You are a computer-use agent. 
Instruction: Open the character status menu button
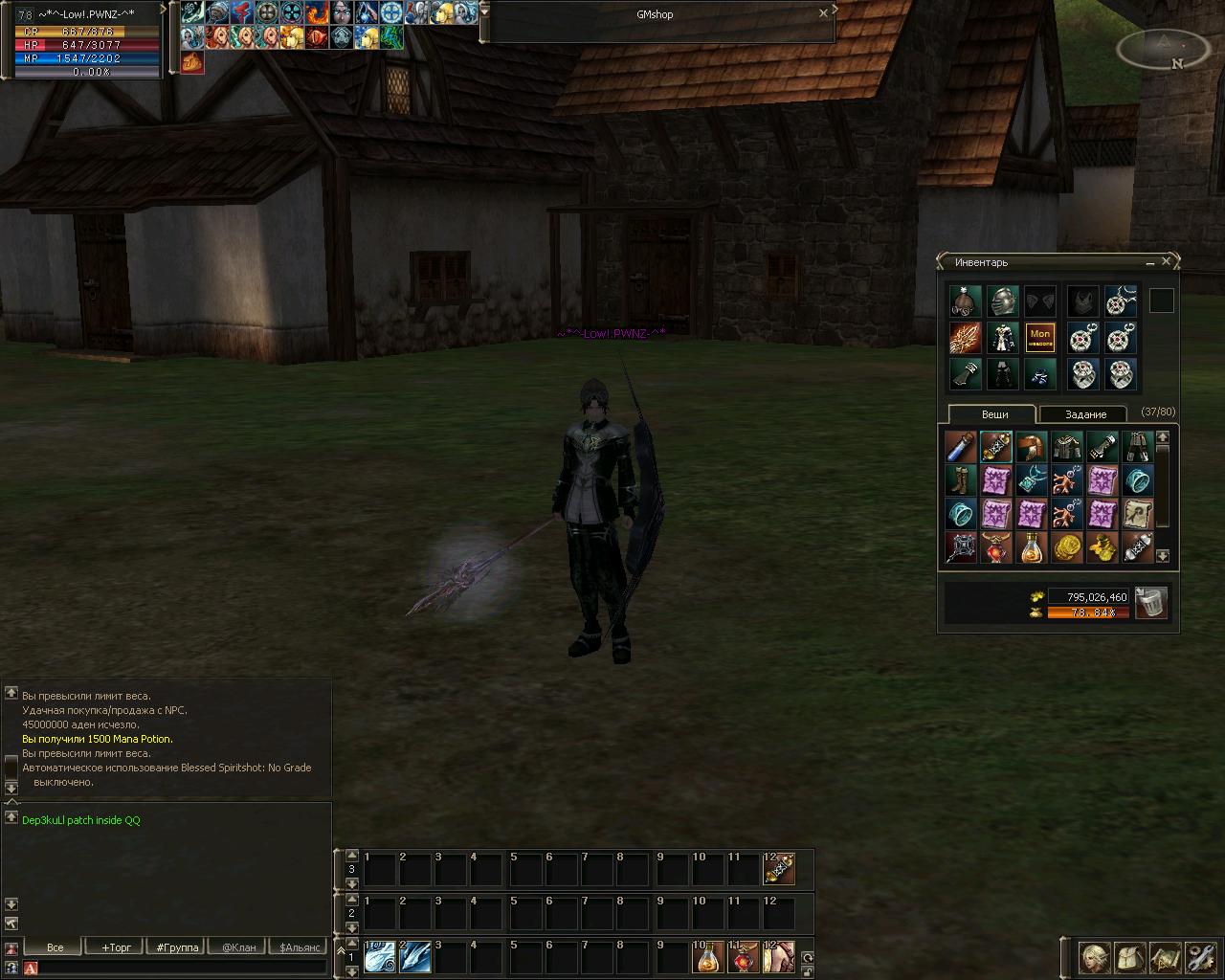[1095, 957]
